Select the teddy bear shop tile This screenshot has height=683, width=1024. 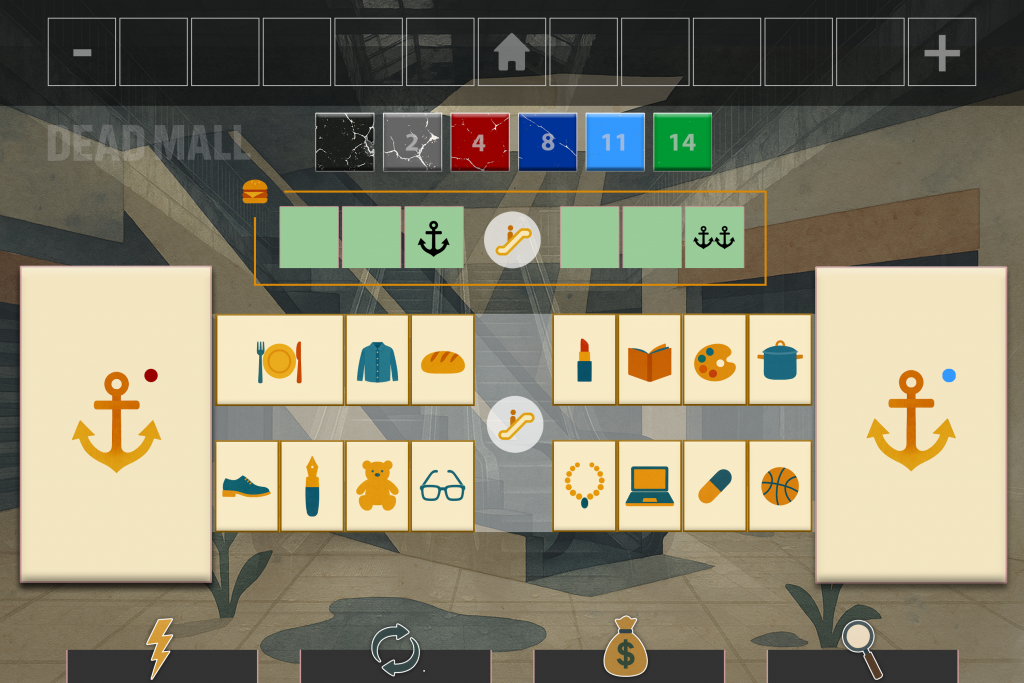[x=377, y=486]
